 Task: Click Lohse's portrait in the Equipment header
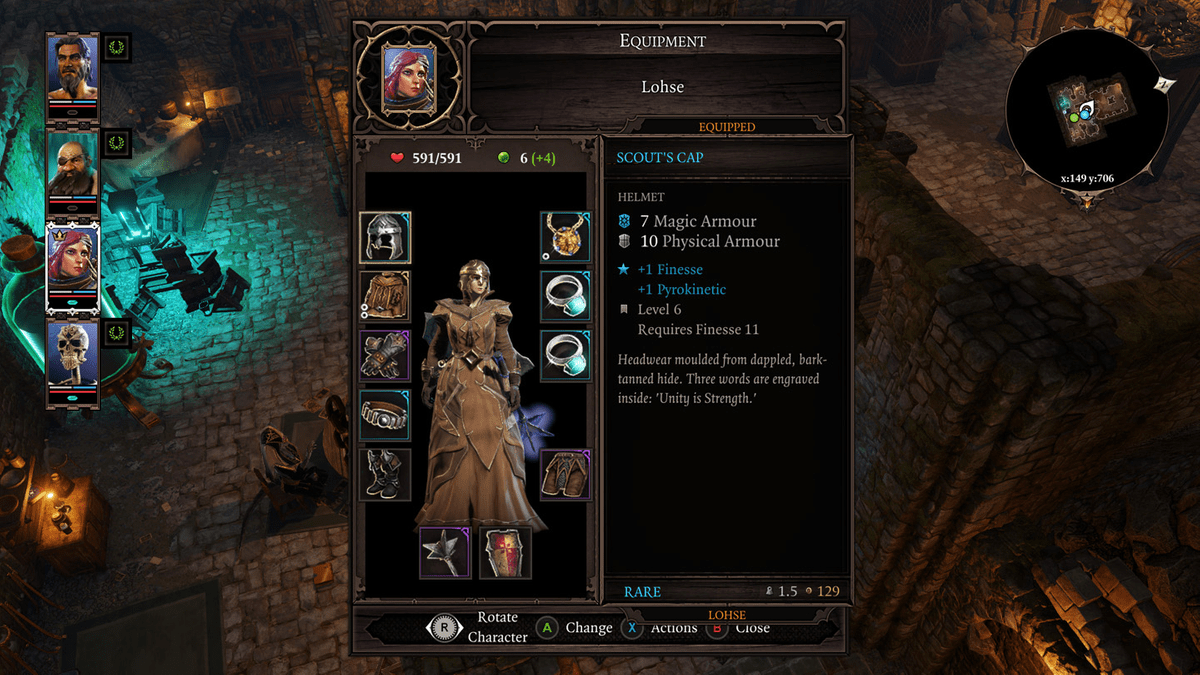point(408,79)
